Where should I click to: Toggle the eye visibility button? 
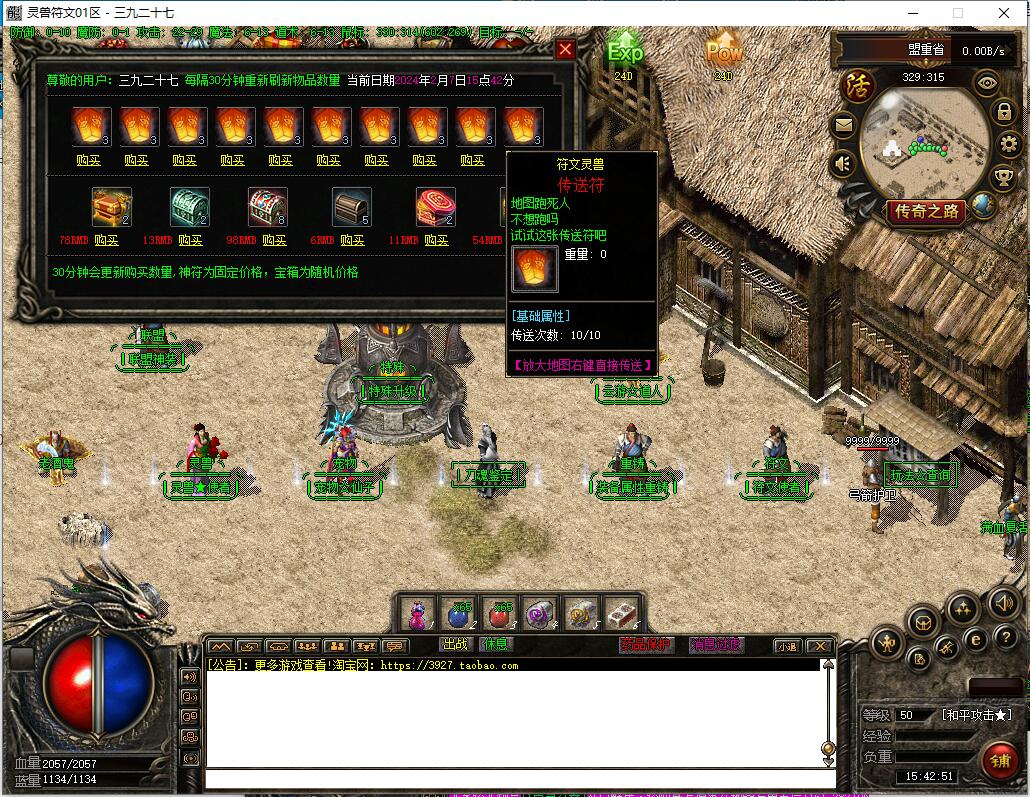987,84
